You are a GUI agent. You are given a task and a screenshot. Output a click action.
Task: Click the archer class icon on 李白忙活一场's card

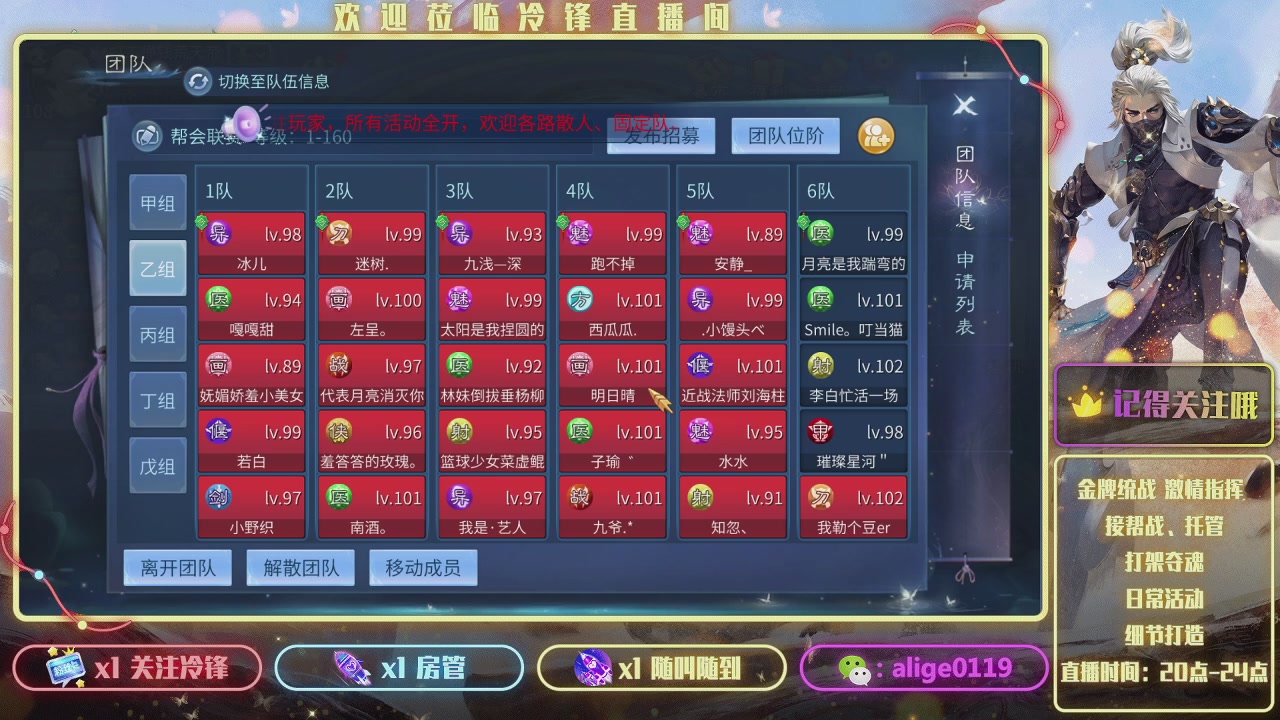[x=819, y=365]
